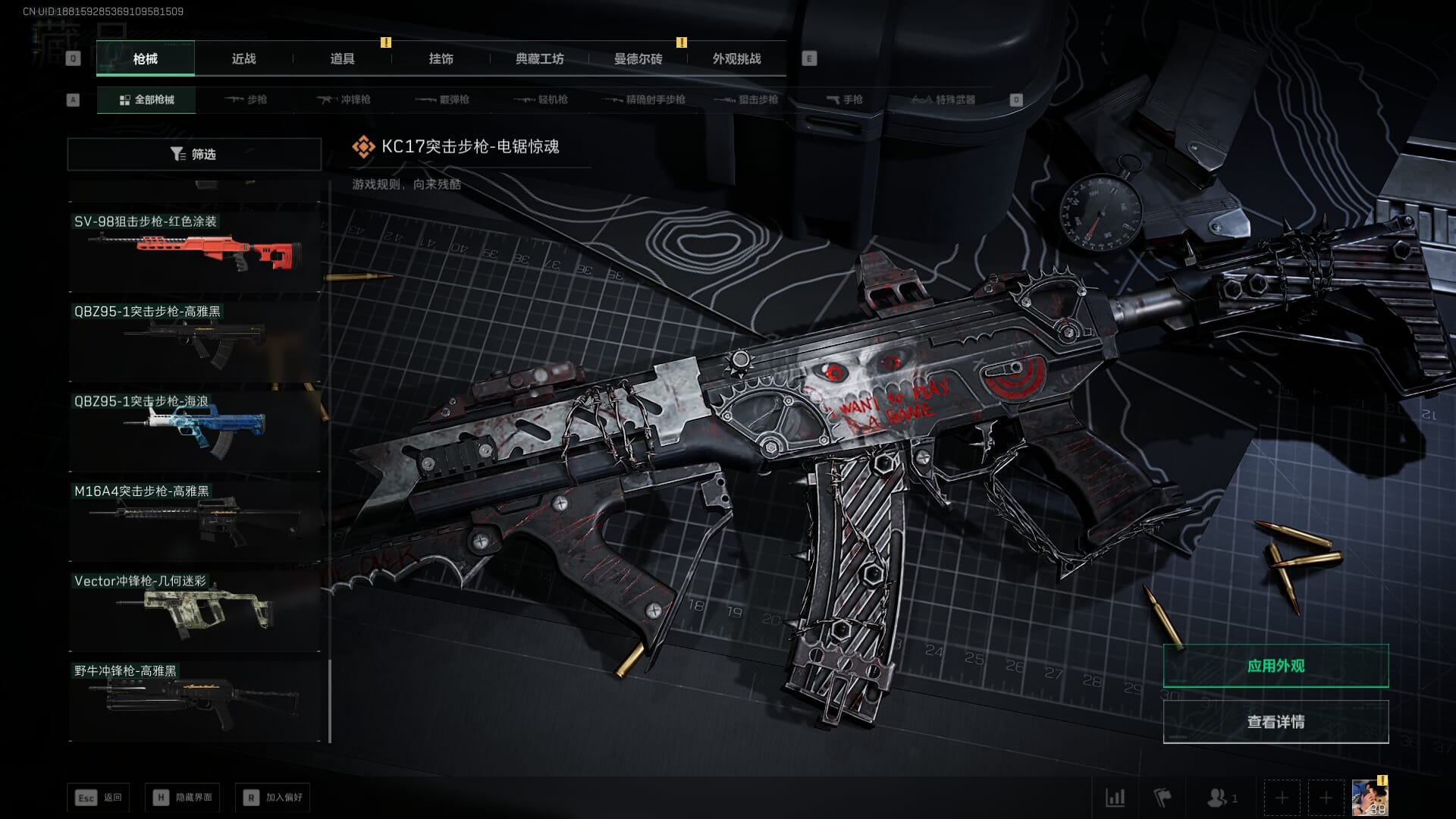The width and height of the screenshot is (1456, 819).
Task: Open 查看详情 to view skin details
Action: [1276, 721]
